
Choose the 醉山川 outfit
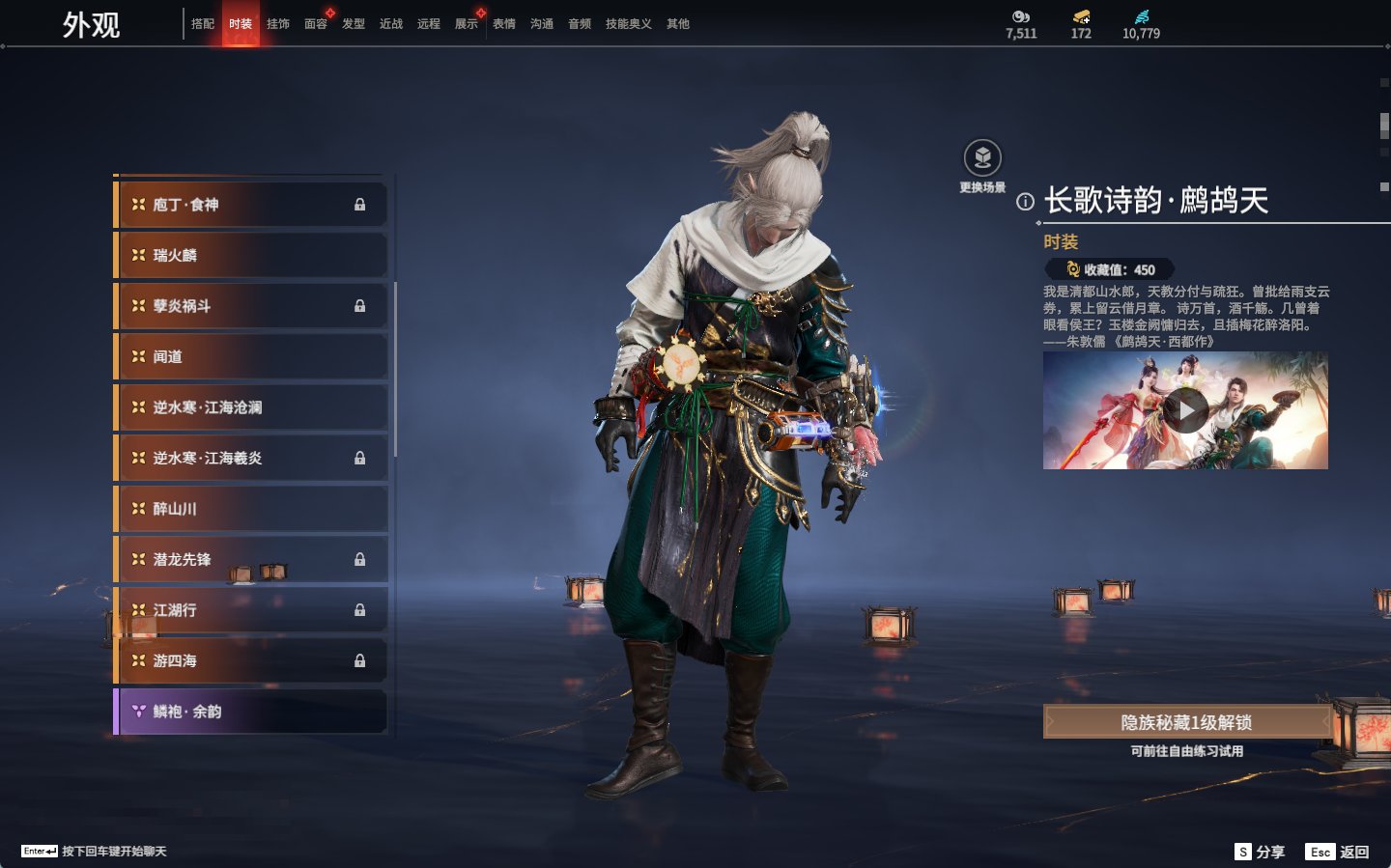[x=251, y=509]
